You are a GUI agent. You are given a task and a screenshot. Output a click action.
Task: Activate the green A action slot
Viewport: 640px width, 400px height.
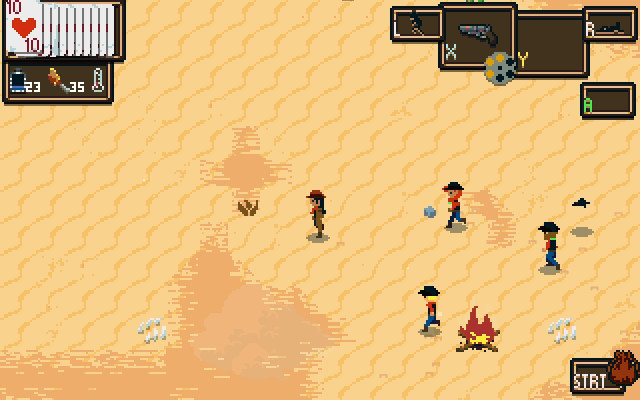coord(607,100)
